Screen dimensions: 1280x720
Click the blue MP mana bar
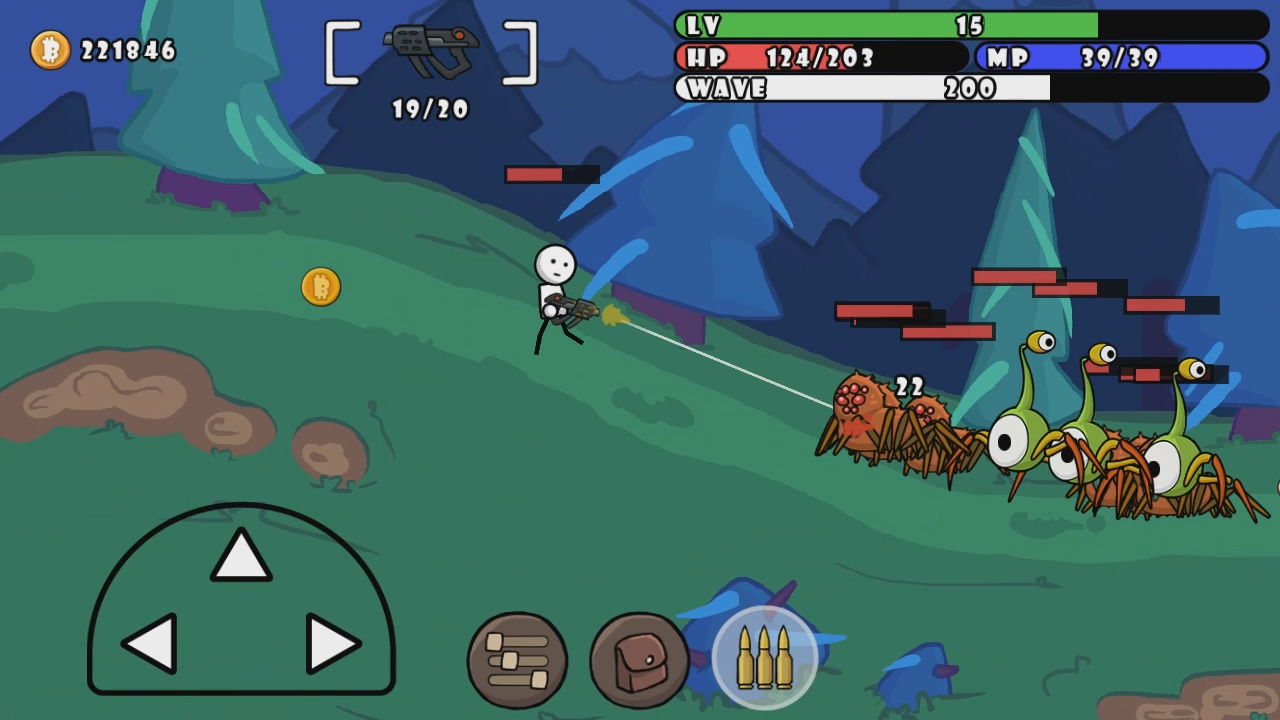1120,58
